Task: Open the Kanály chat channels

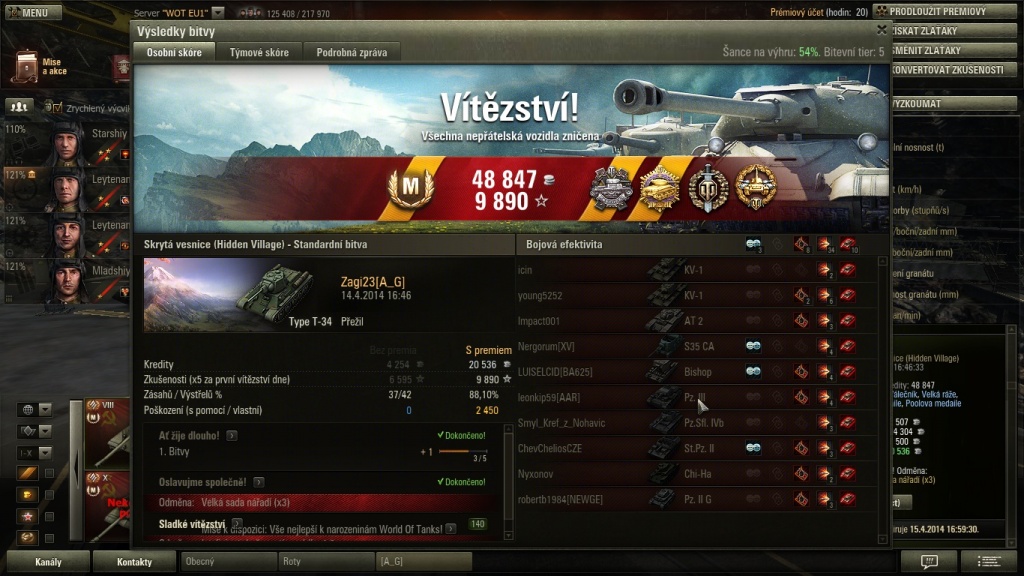Action: tap(46, 562)
